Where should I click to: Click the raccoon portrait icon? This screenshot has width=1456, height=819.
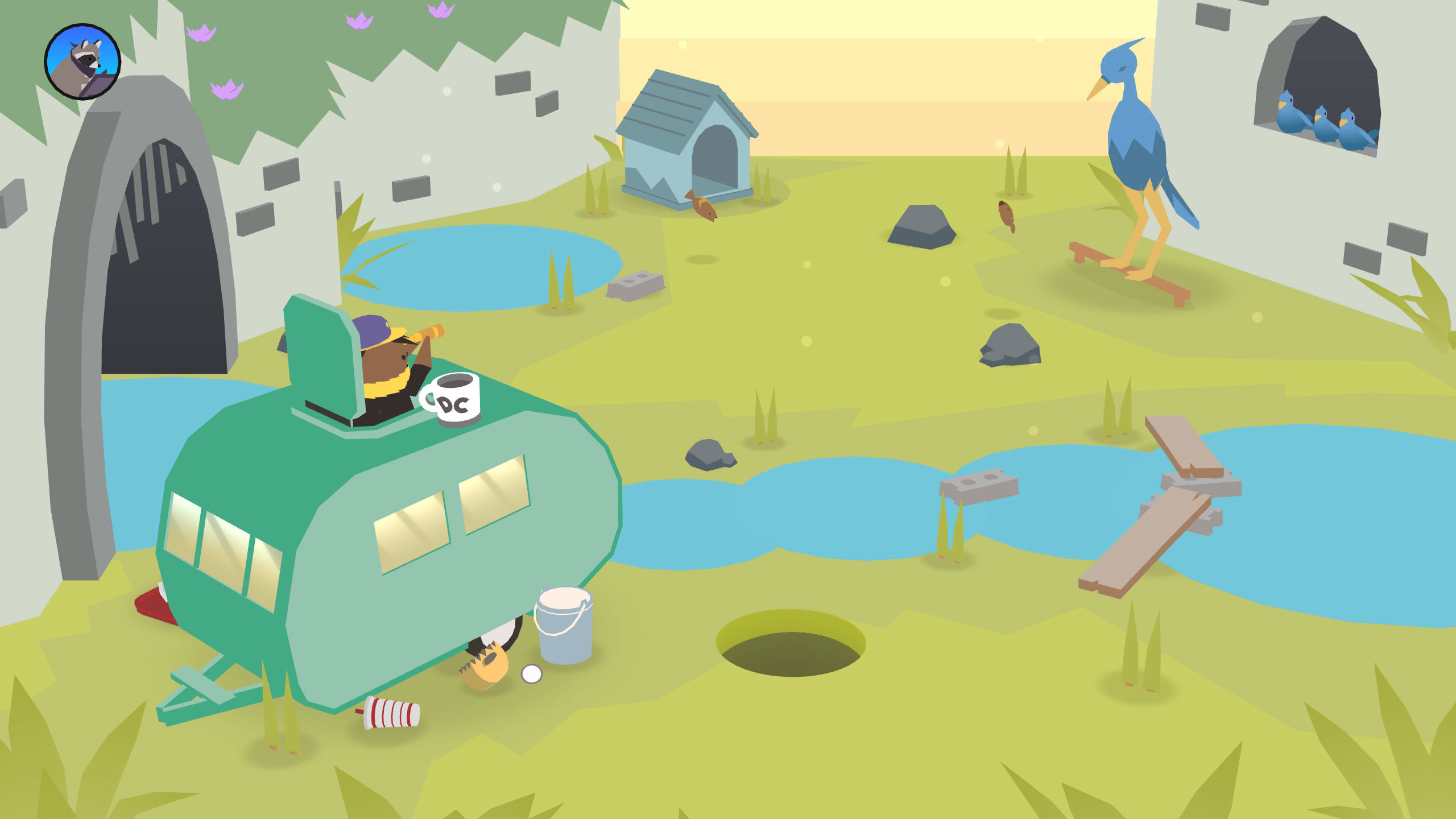[x=82, y=61]
